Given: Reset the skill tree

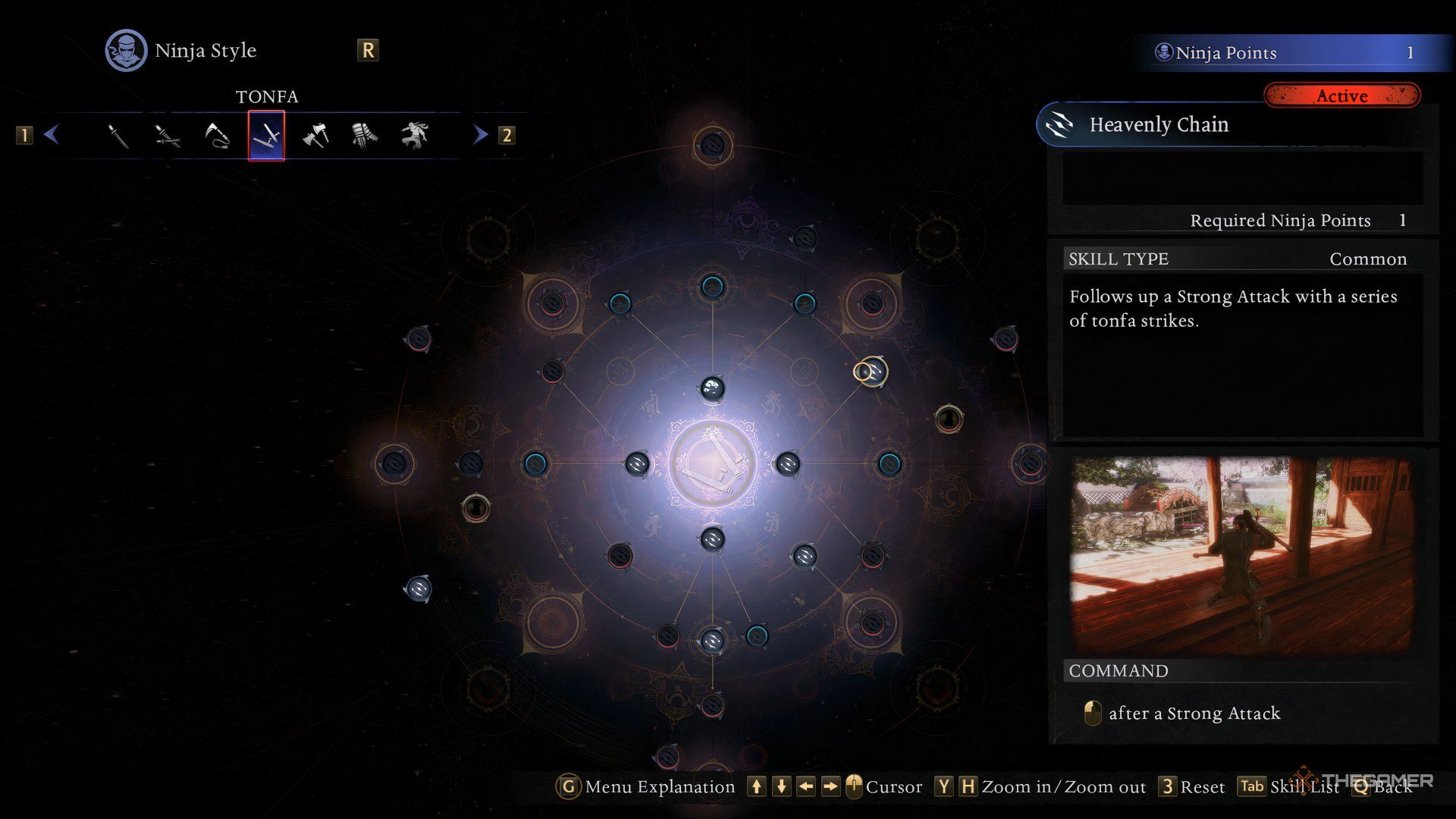Looking at the screenshot, I should coord(1193,786).
